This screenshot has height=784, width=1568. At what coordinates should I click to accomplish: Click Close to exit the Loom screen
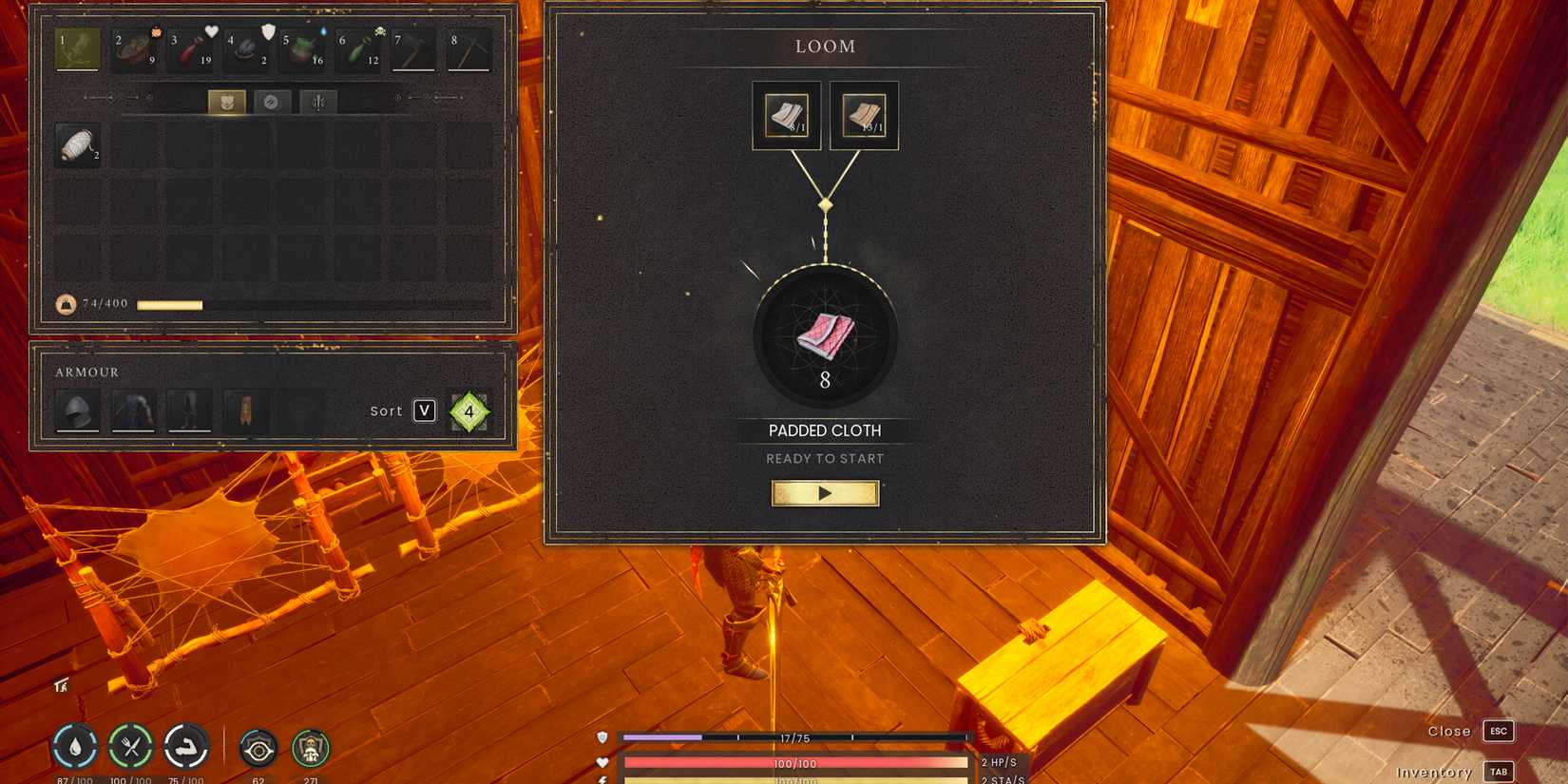tap(1448, 731)
